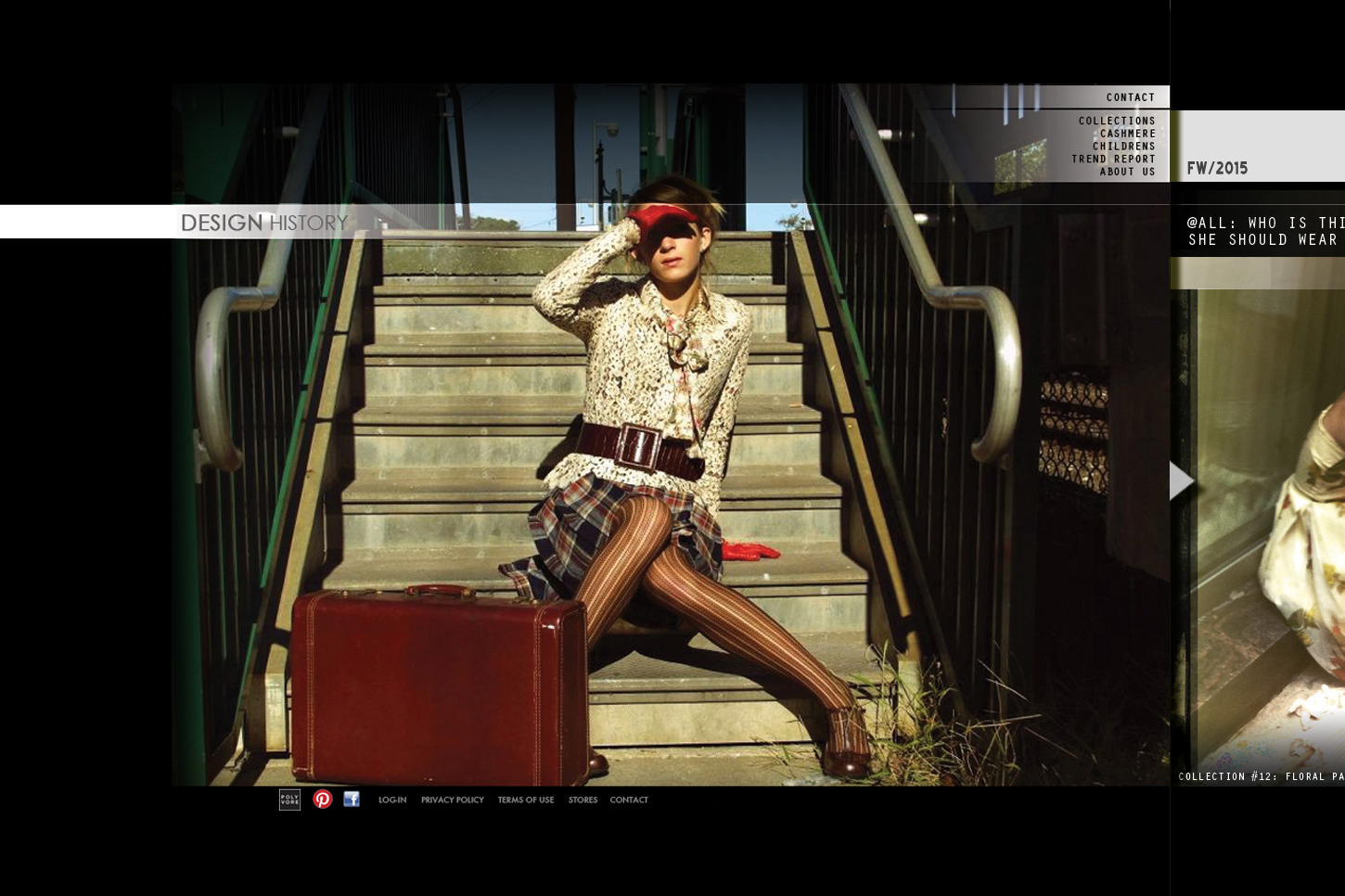Open the Trend Report page
Image resolution: width=1345 pixels, height=896 pixels.
point(1113,159)
